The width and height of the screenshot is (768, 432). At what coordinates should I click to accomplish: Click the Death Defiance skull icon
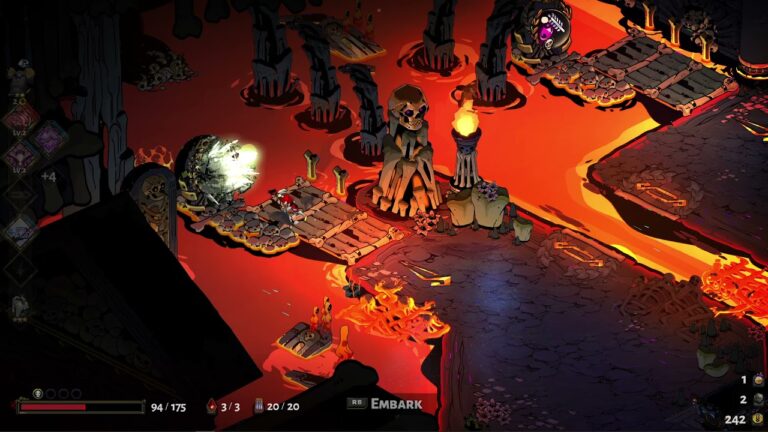pos(38,394)
